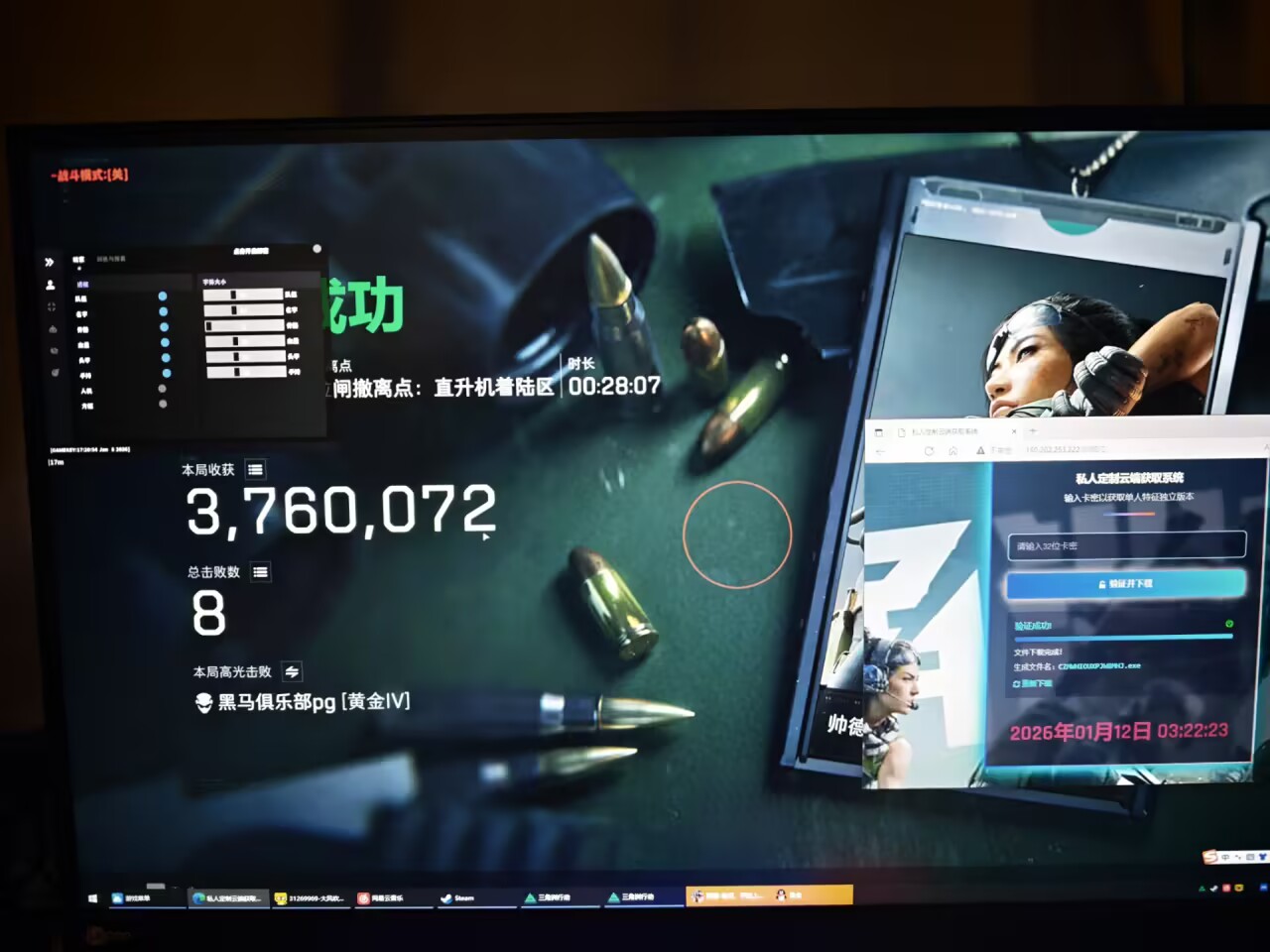Click the browser refresh icon

(x=930, y=449)
